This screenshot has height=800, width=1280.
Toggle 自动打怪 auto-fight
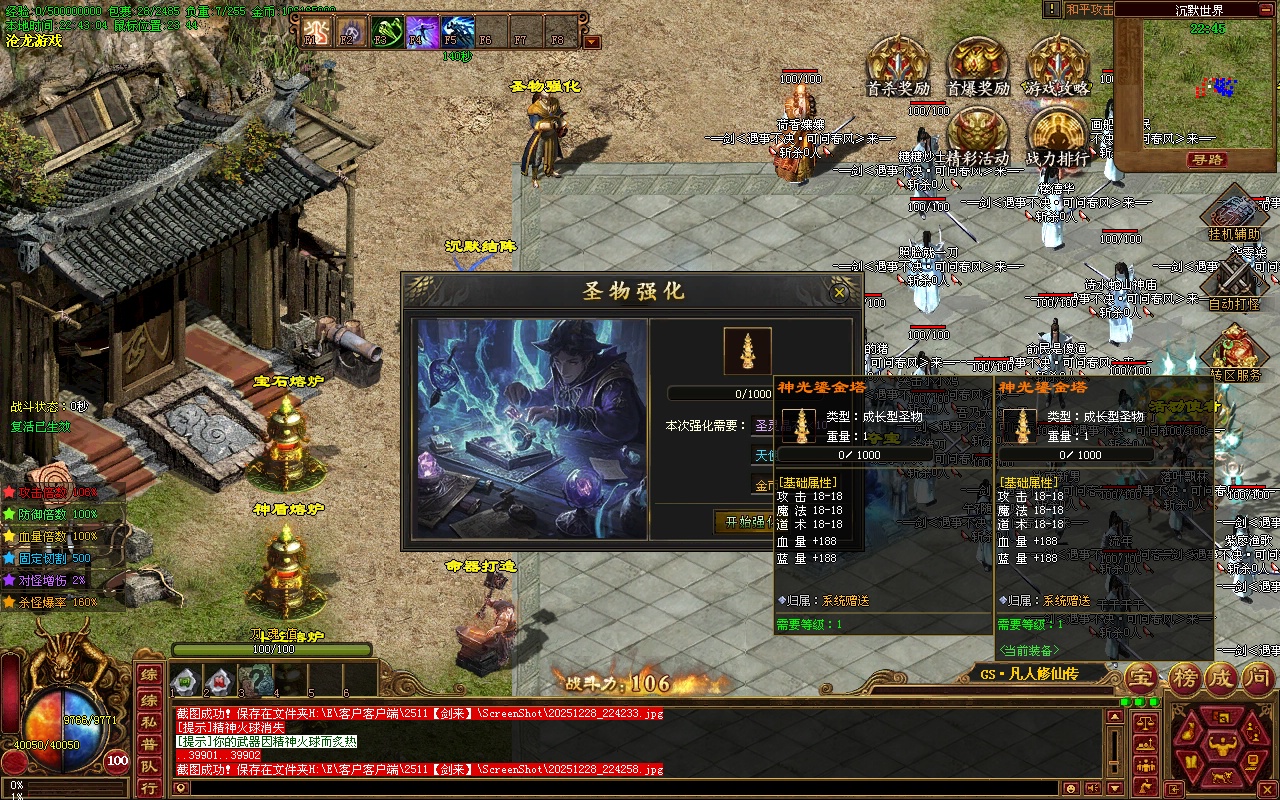(1234, 283)
